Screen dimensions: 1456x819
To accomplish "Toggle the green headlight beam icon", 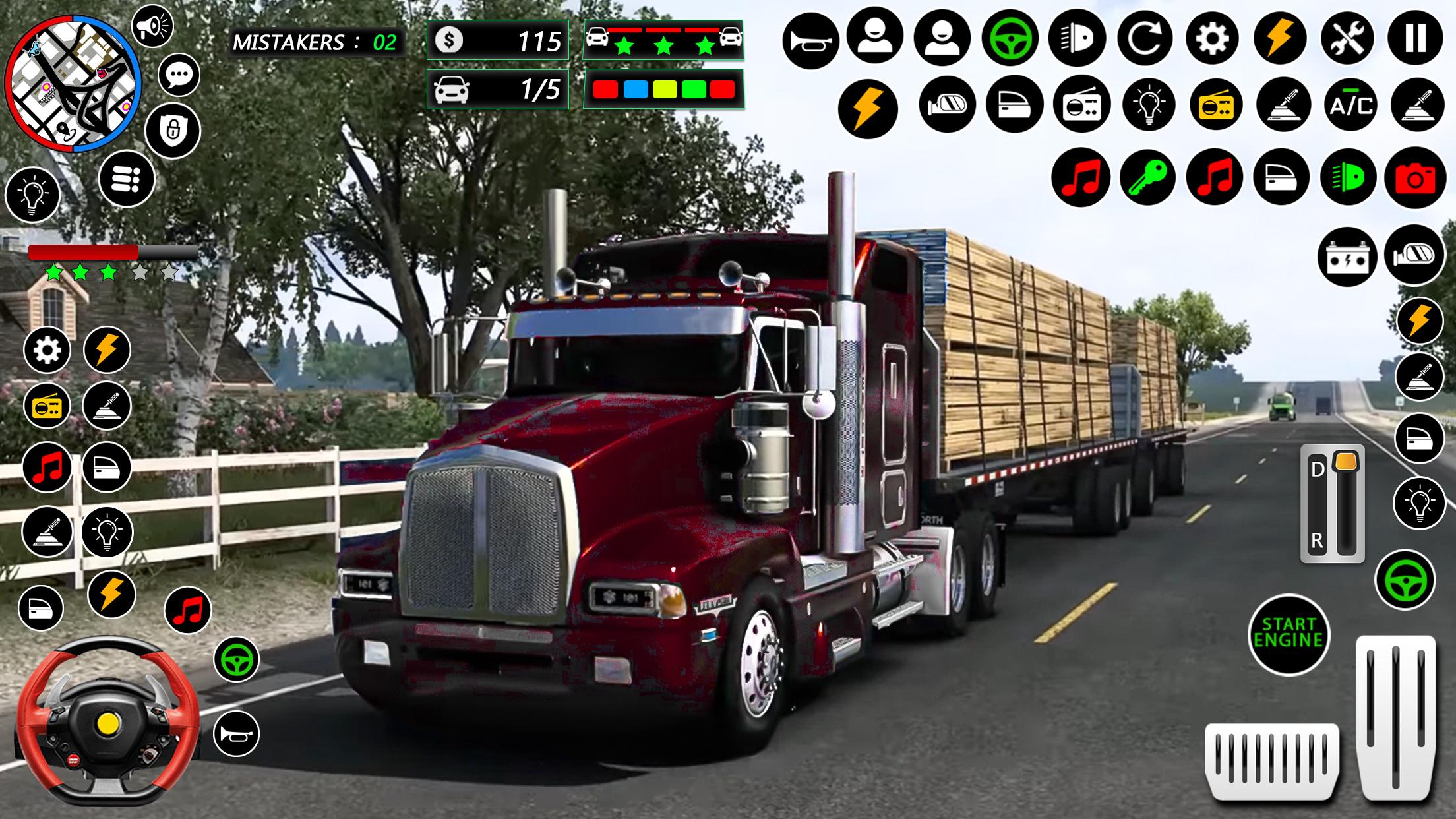I will point(1347,178).
